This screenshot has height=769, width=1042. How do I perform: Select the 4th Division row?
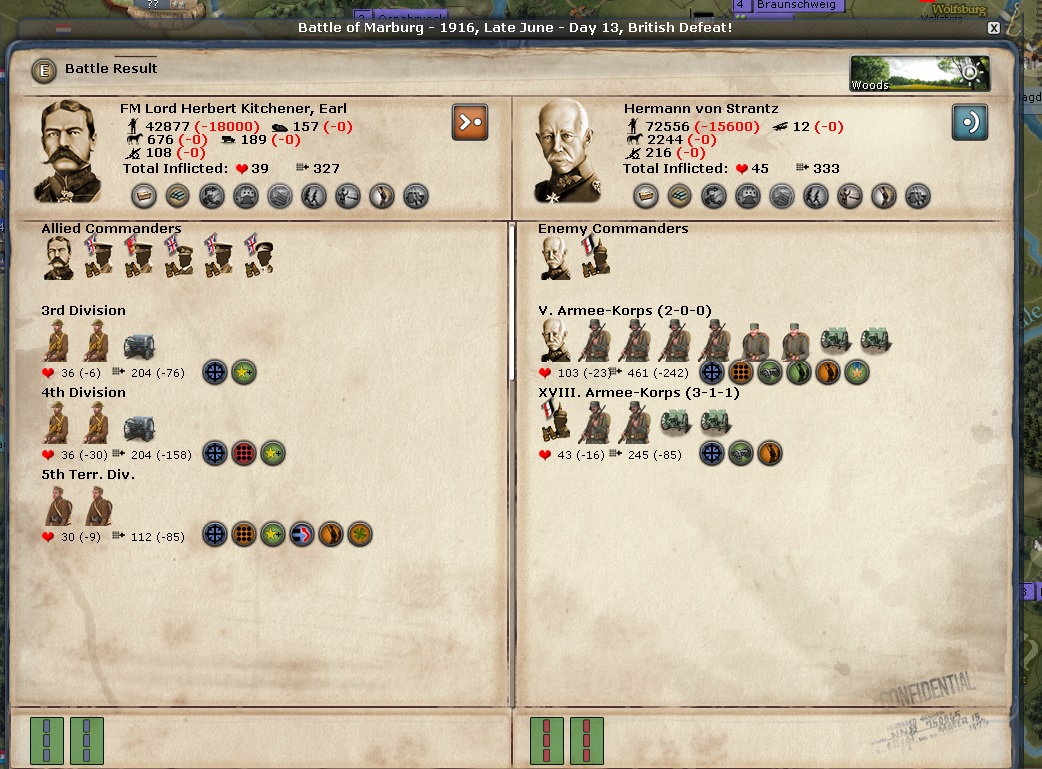[84, 393]
